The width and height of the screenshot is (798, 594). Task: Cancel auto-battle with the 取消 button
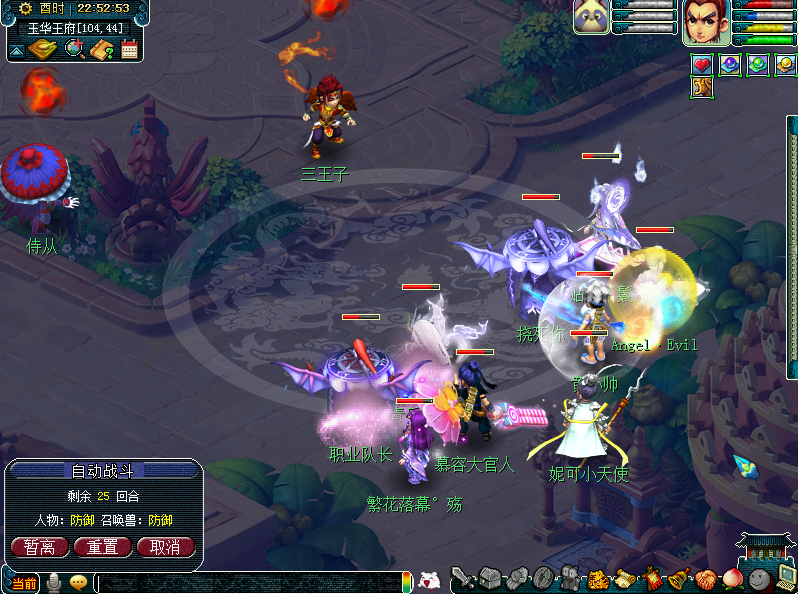tap(166, 547)
